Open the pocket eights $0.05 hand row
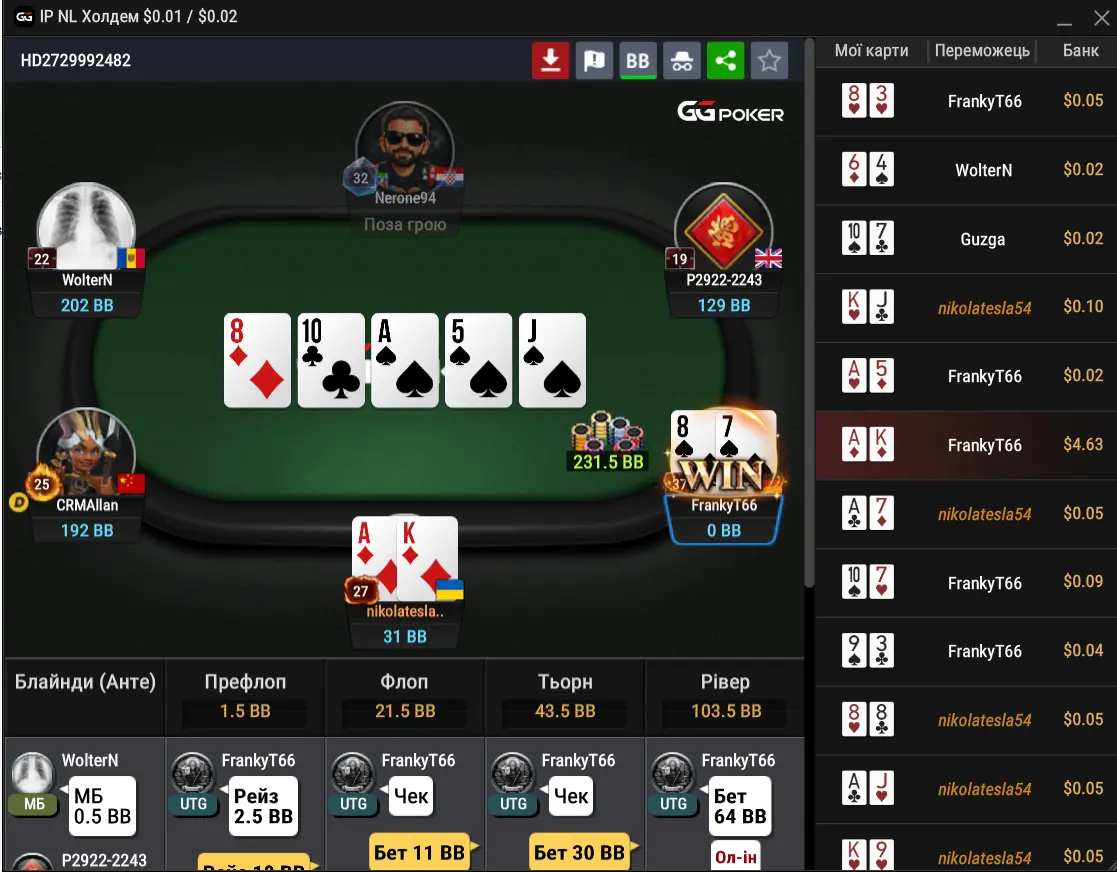Screen dimensions: 1117x872 (x=966, y=720)
